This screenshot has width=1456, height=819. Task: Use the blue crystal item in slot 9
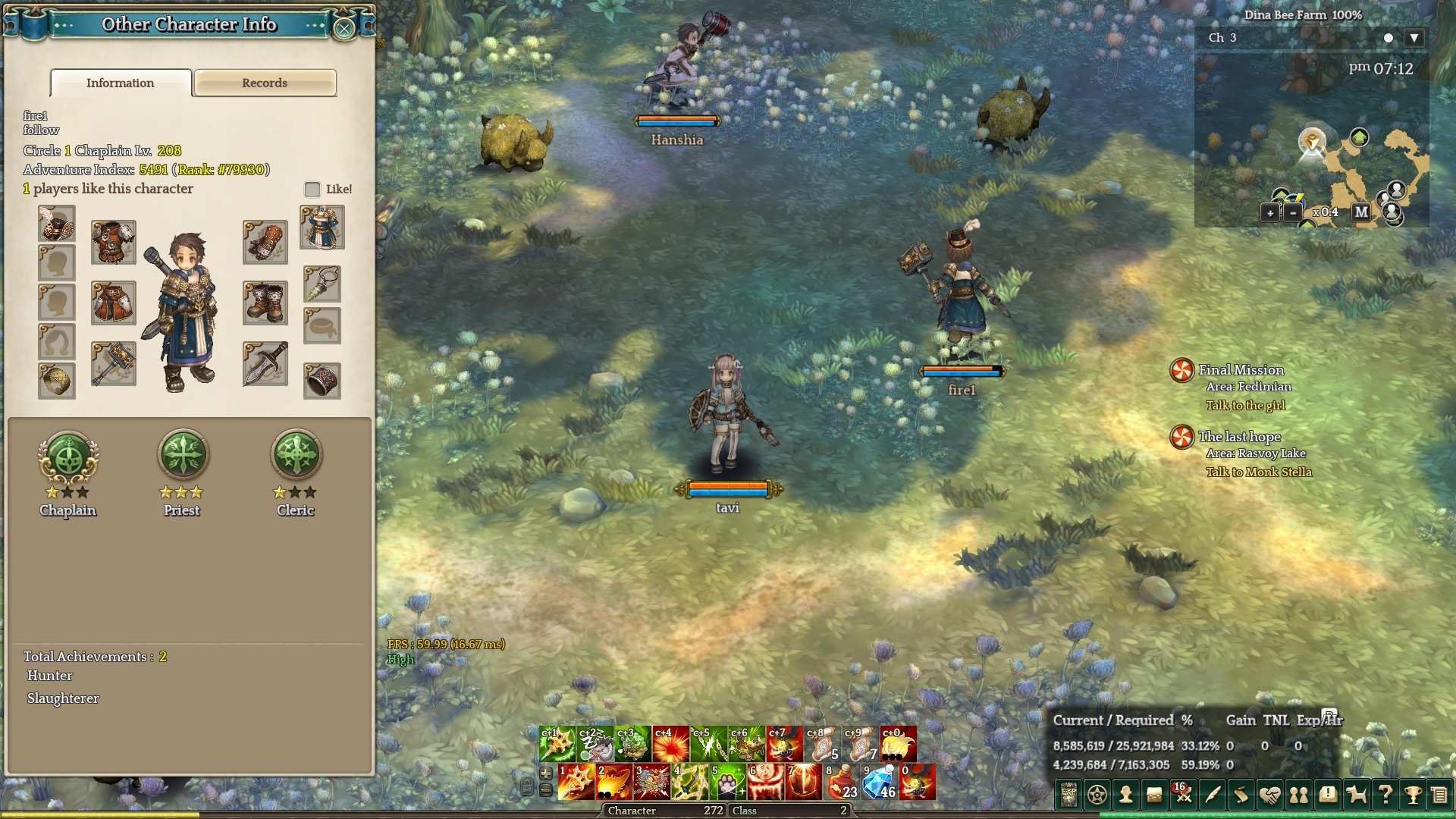(x=880, y=783)
